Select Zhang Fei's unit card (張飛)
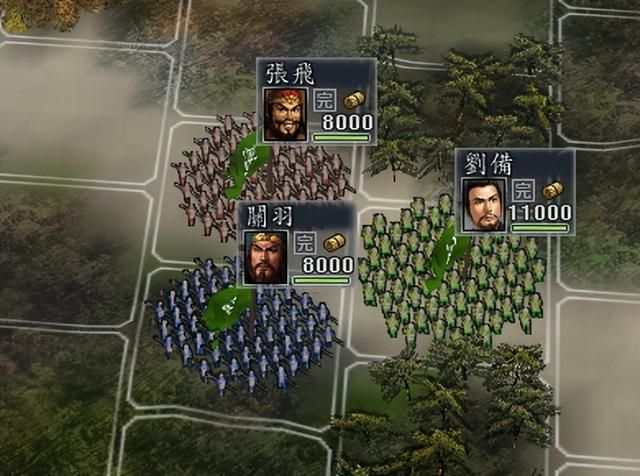The width and height of the screenshot is (640, 476). [316, 101]
